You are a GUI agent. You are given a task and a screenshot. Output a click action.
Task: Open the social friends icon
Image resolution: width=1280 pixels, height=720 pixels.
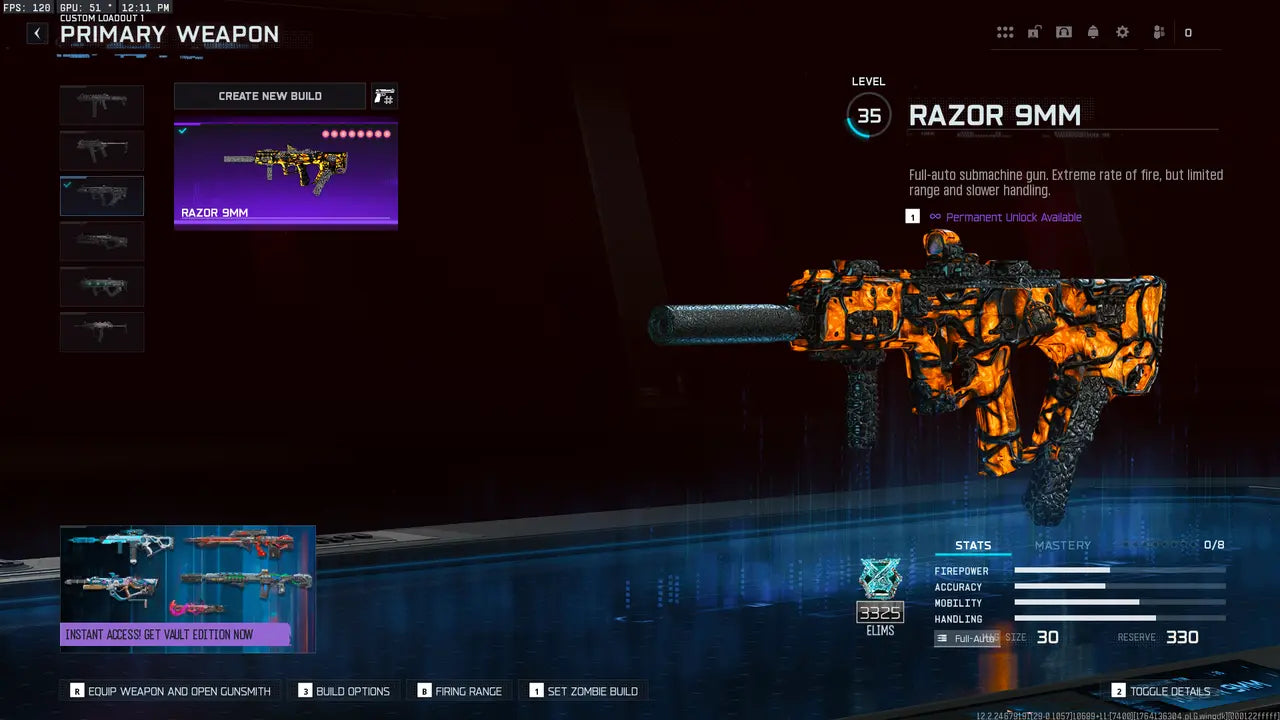(x=1157, y=31)
